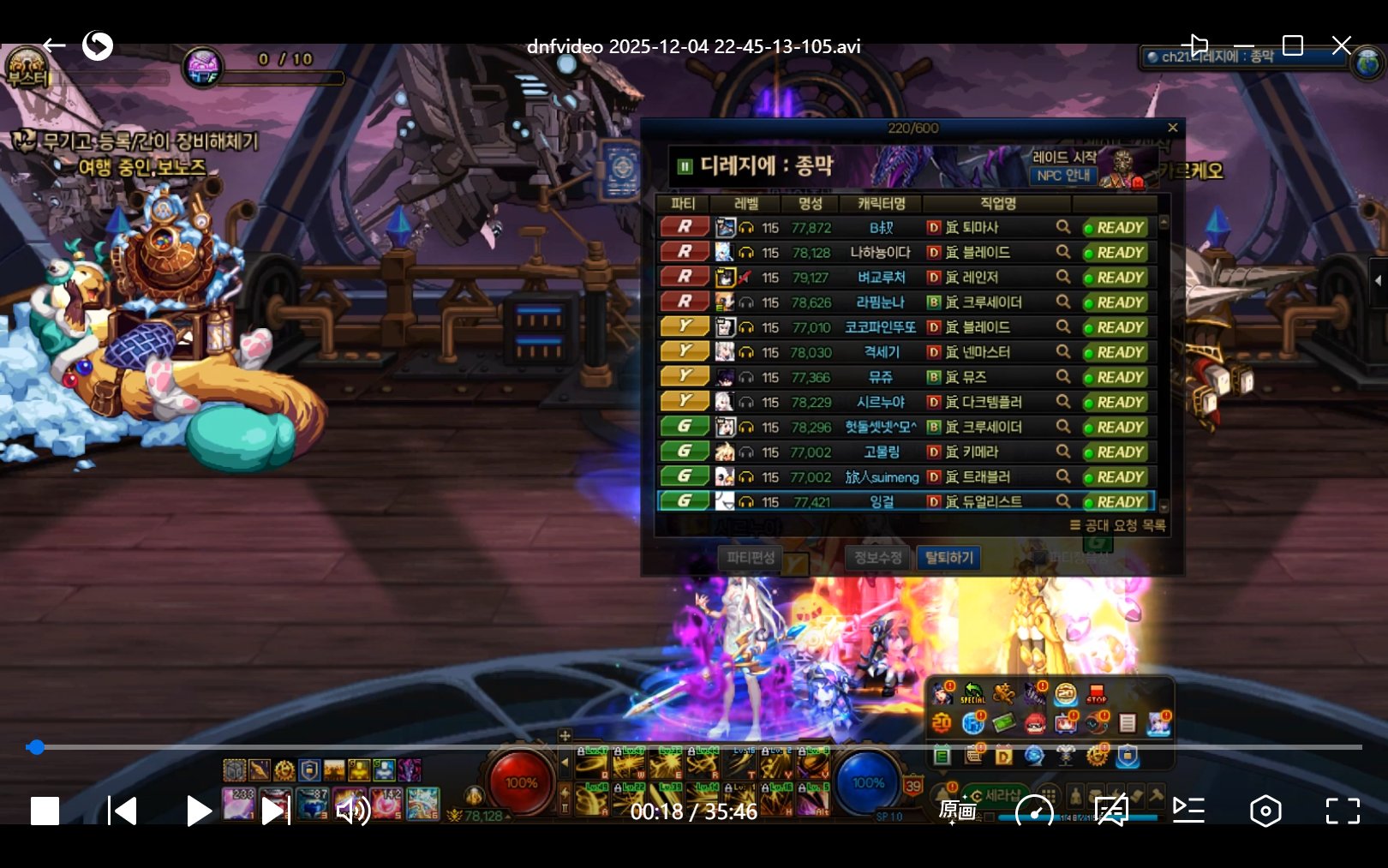Screen dimensions: 1388x868
Task: Close the raid party list window
Action: click(1172, 128)
